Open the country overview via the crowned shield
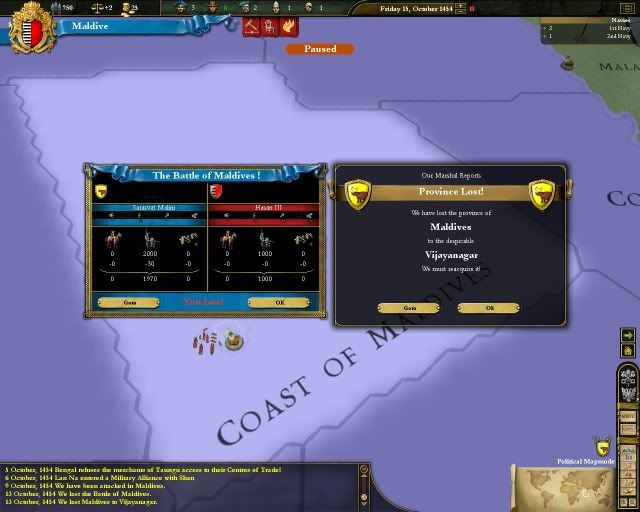The width and height of the screenshot is (640, 512). pyautogui.click(x=31, y=27)
